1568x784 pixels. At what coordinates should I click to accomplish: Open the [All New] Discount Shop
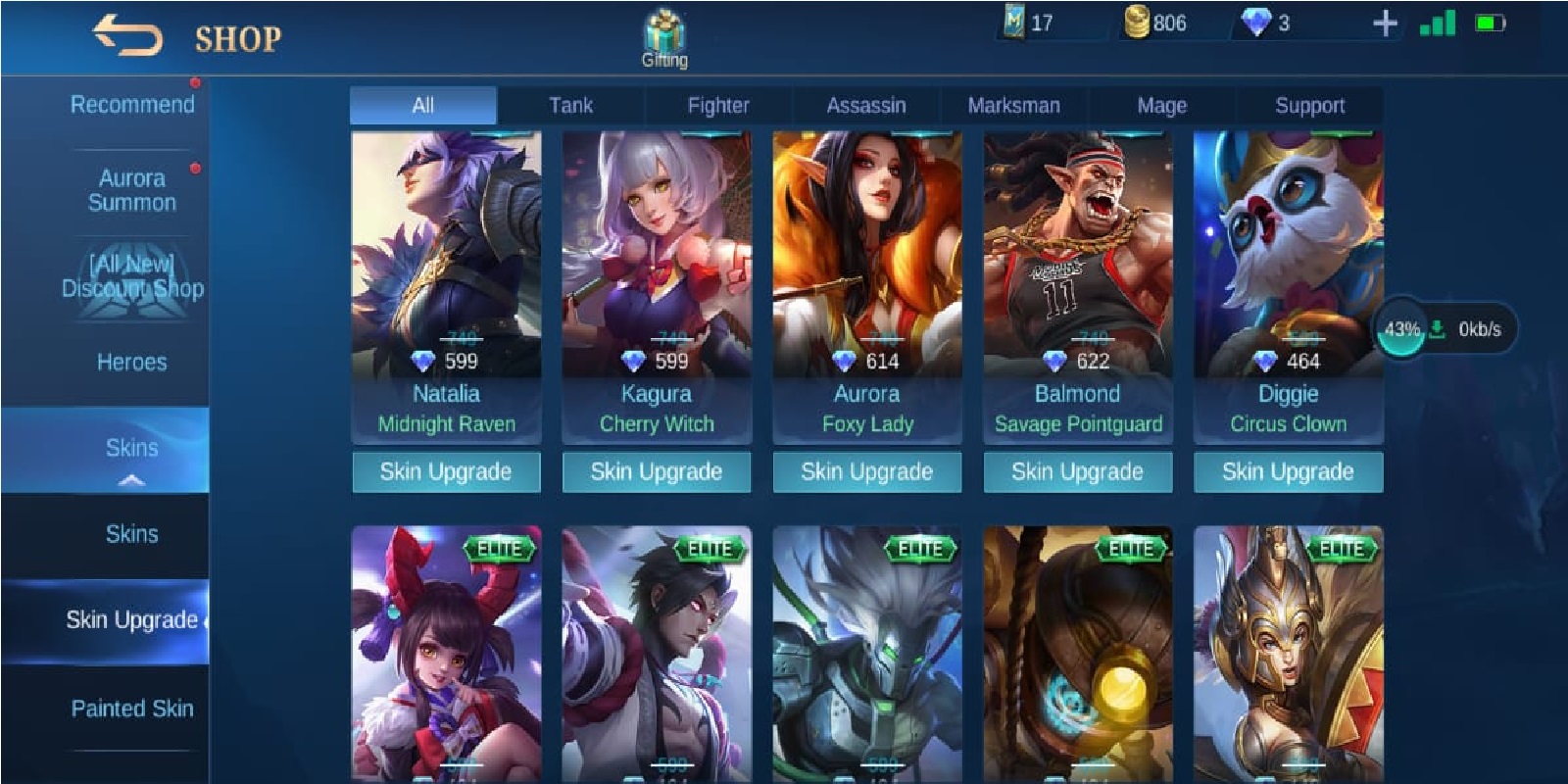point(132,275)
